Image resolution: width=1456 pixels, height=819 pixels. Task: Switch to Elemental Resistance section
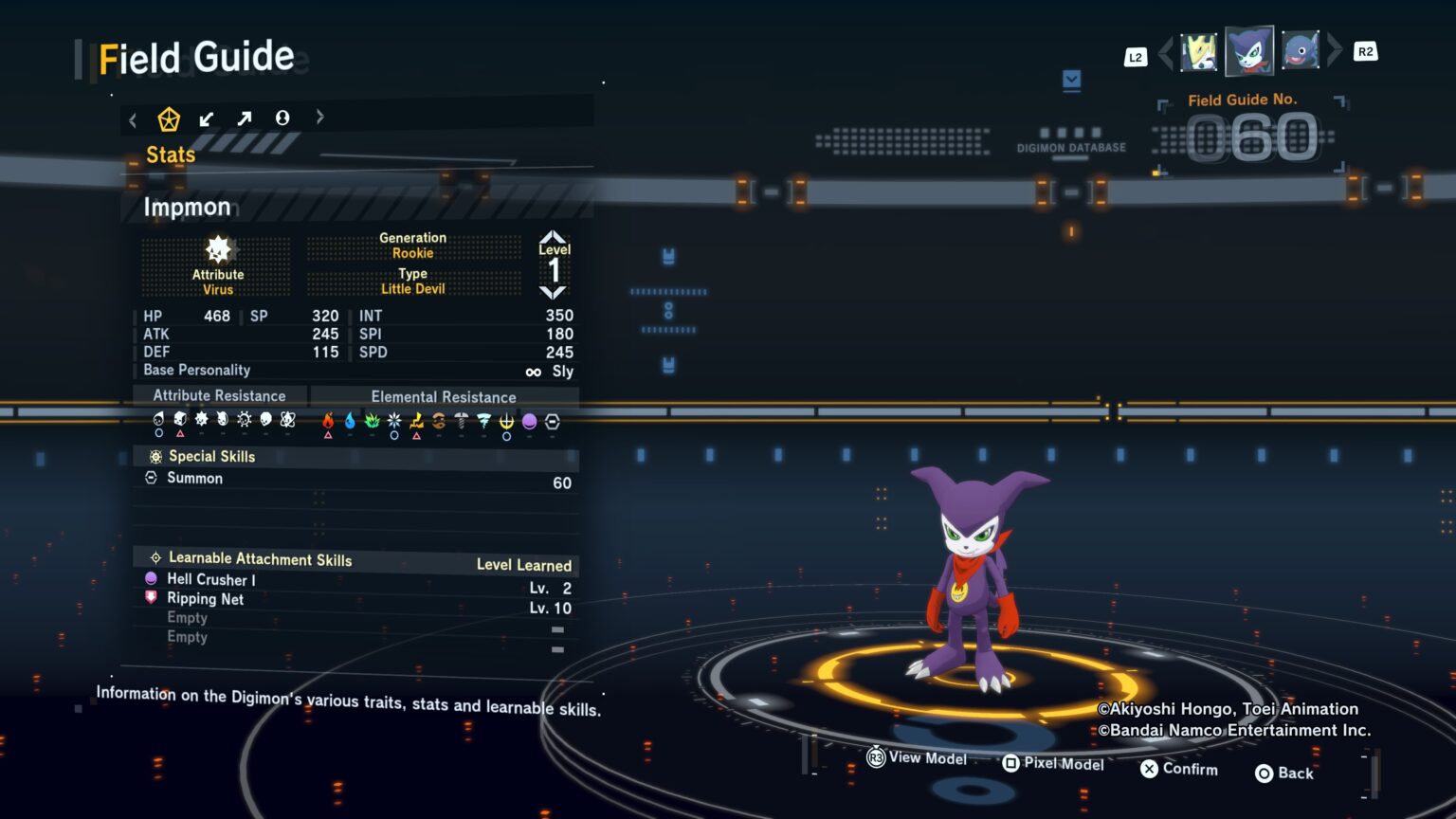(443, 397)
